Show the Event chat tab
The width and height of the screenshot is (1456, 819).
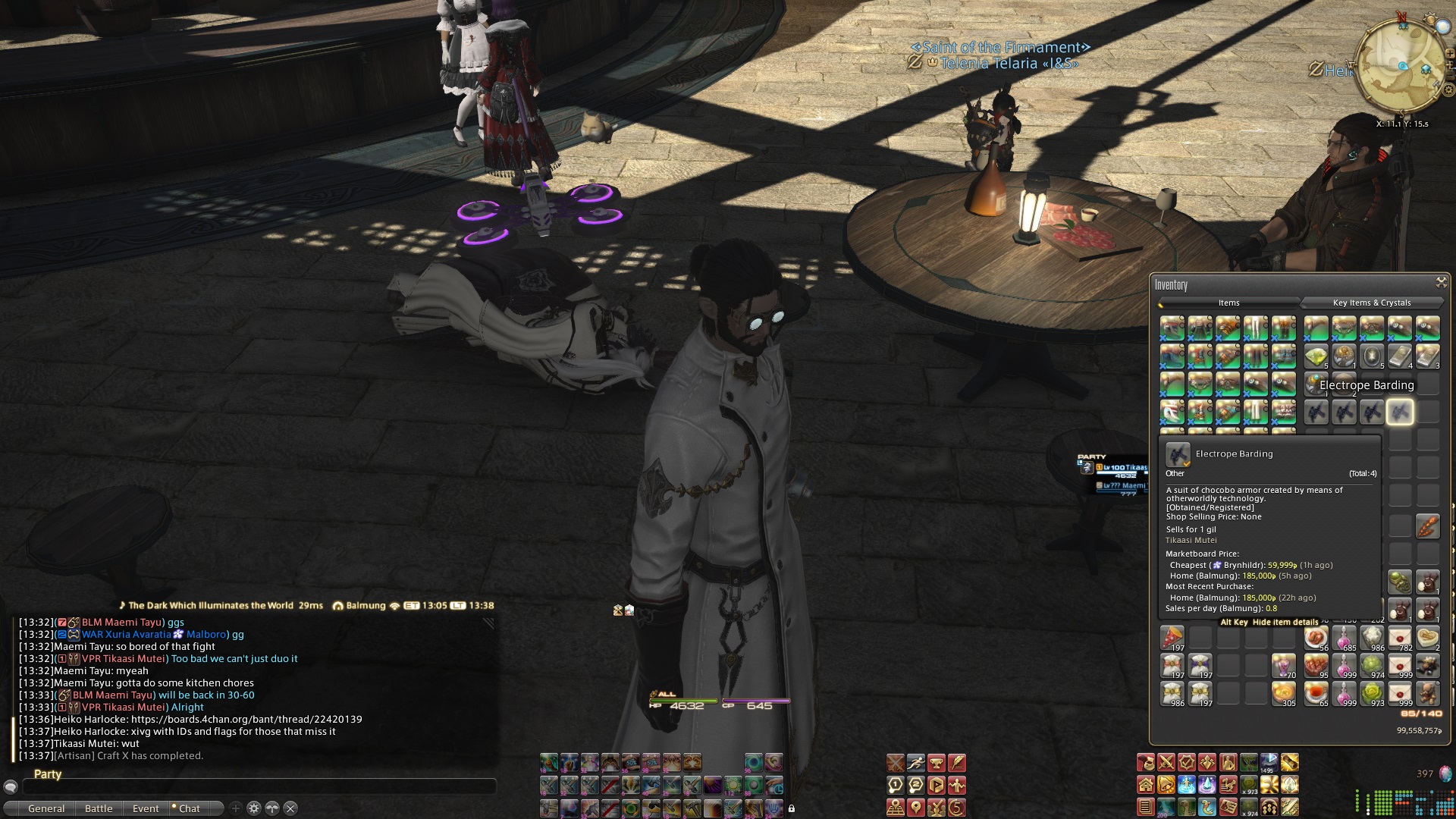146,808
